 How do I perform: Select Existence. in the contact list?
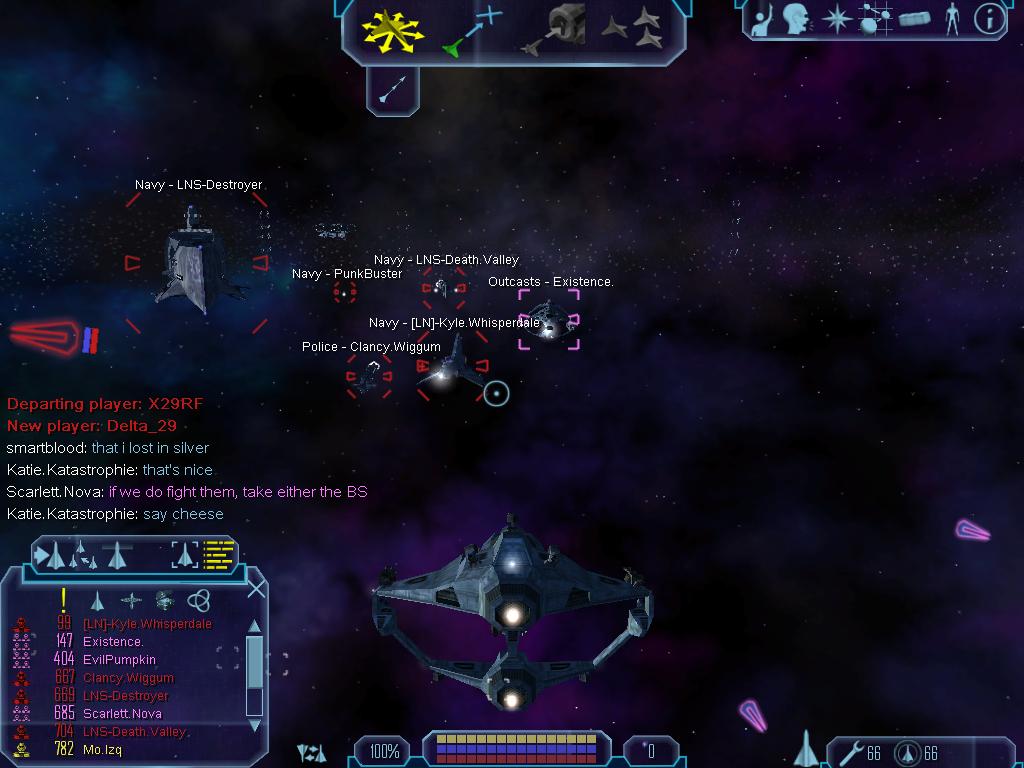(x=113, y=642)
